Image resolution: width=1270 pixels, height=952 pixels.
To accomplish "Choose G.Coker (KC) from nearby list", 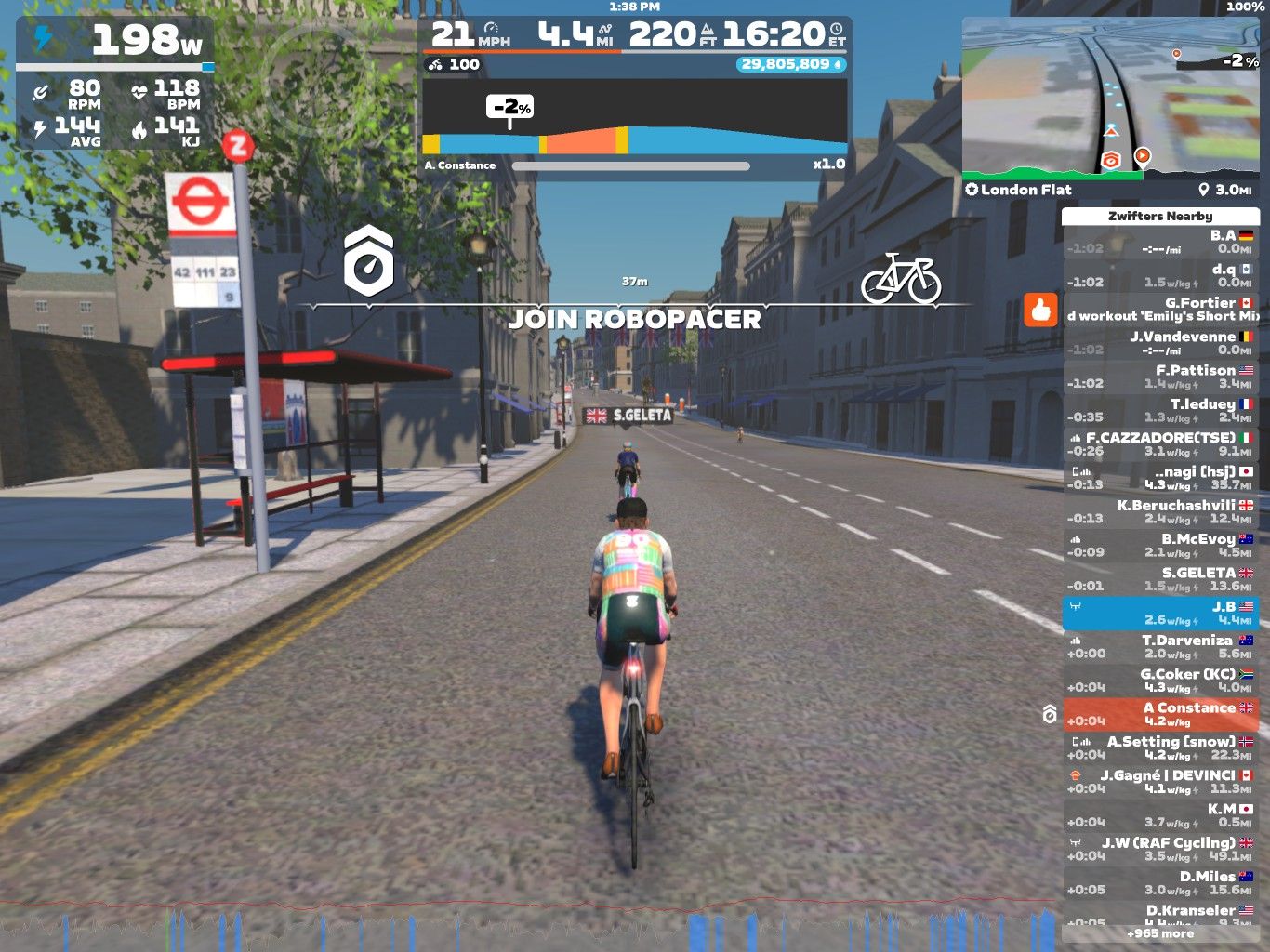I will [x=1160, y=681].
